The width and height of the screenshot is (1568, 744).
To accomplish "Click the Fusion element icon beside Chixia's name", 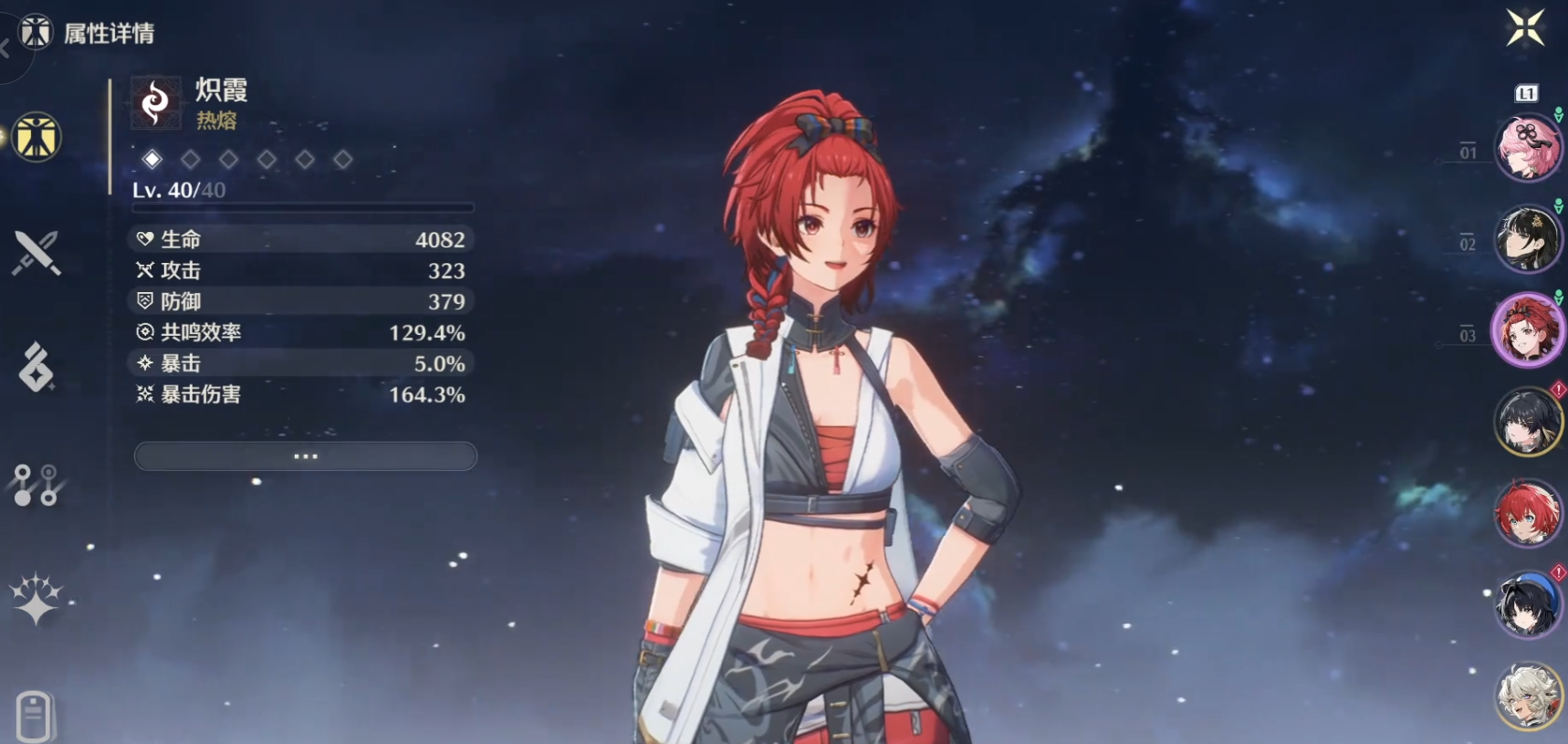I will [x=155, y=102].
